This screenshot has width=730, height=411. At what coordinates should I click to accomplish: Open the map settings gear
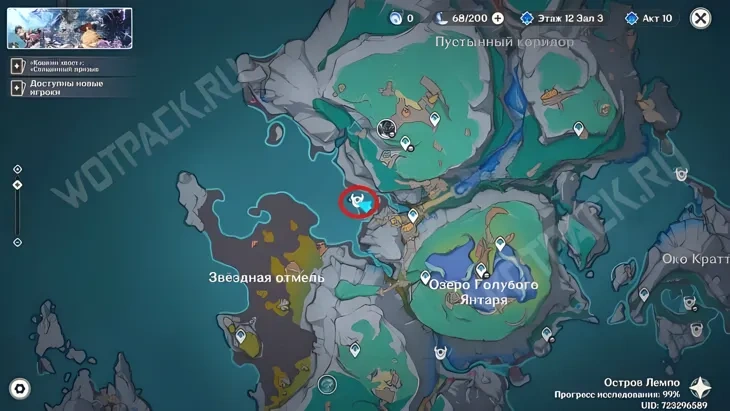point(19,388)
